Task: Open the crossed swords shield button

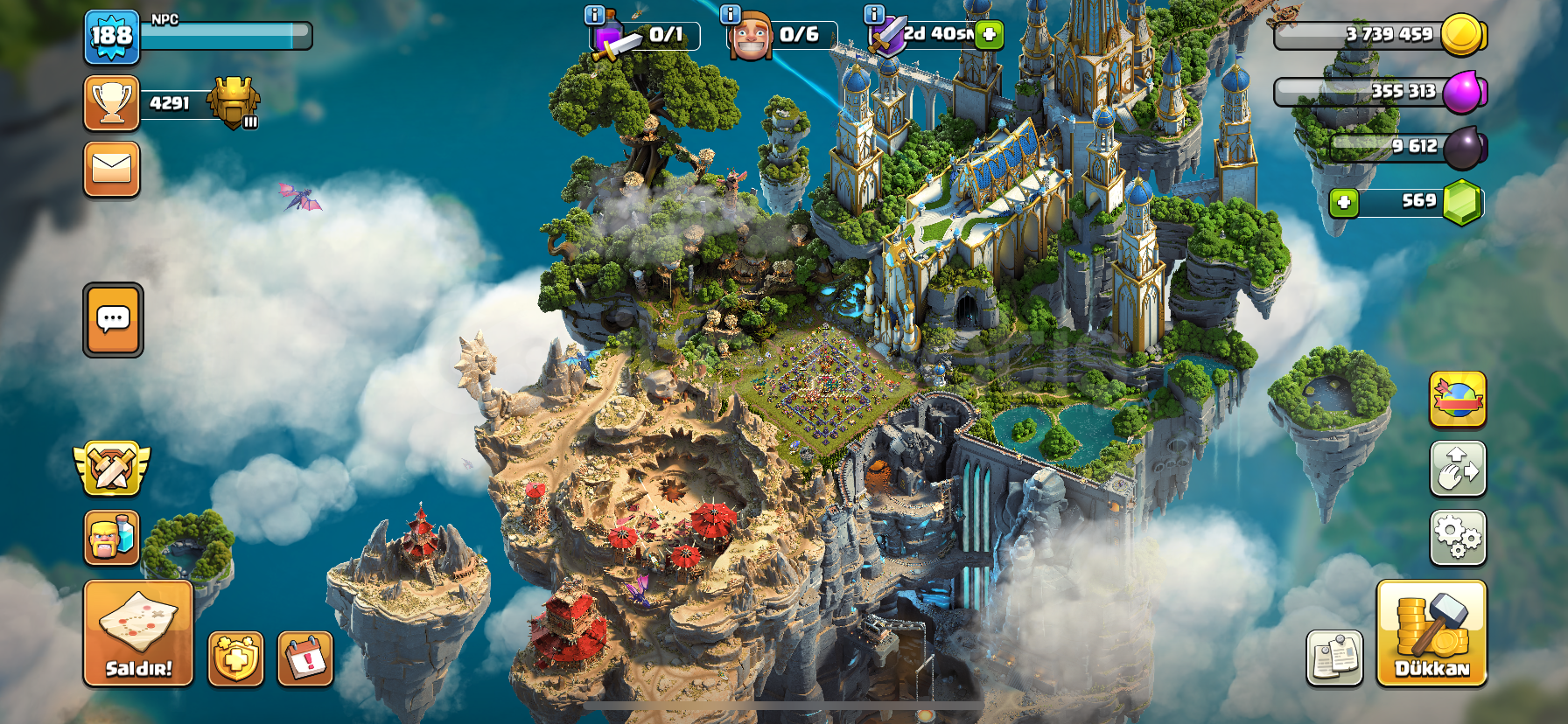Action: click(x=112, y=468)
